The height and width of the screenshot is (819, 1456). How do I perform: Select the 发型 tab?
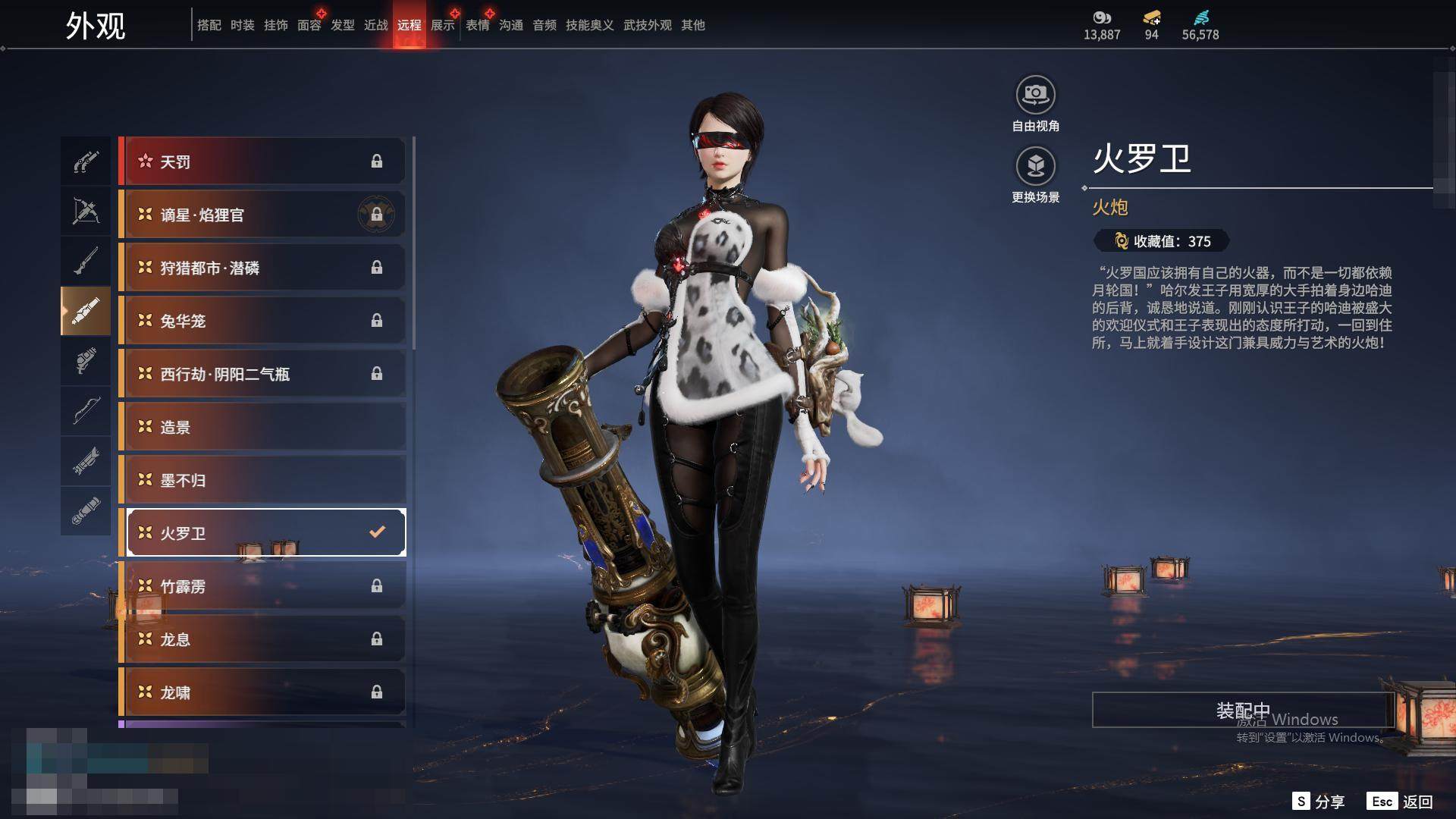[x=343, y=25]
